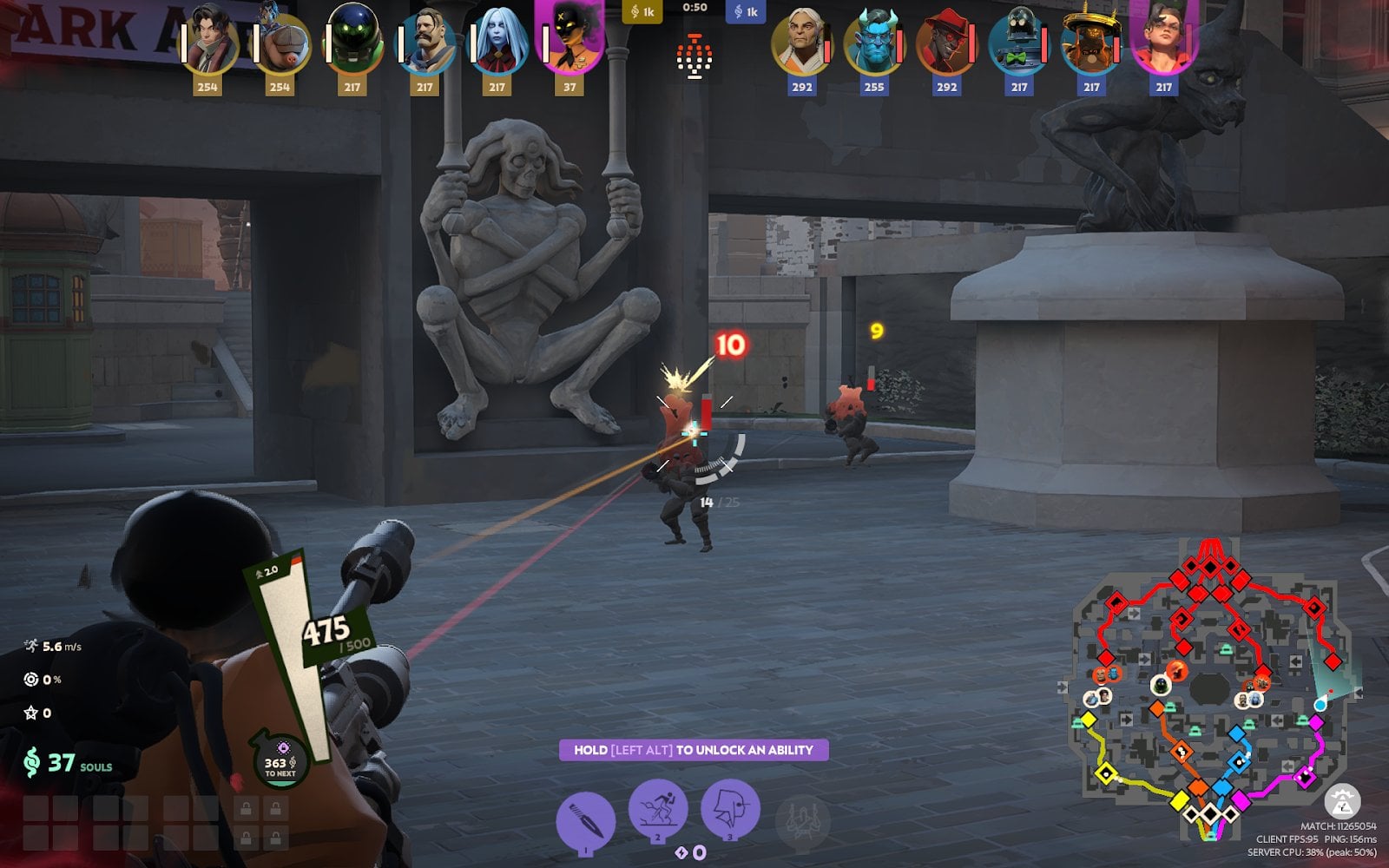Click the 363 souls to next indicator
1389x868 pixels.
click(280, 764)
